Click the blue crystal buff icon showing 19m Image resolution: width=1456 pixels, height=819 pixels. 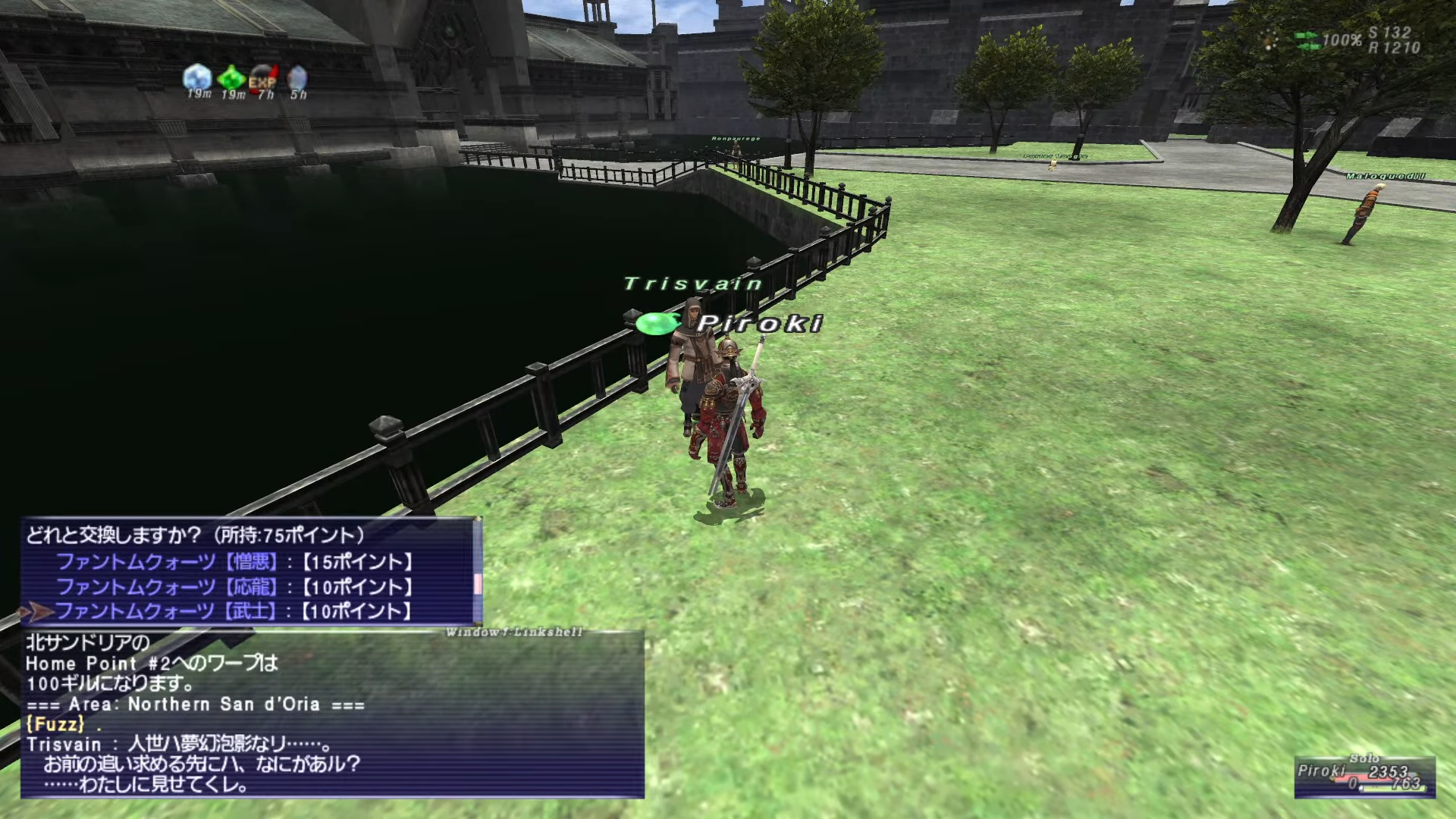pos(197,76)
